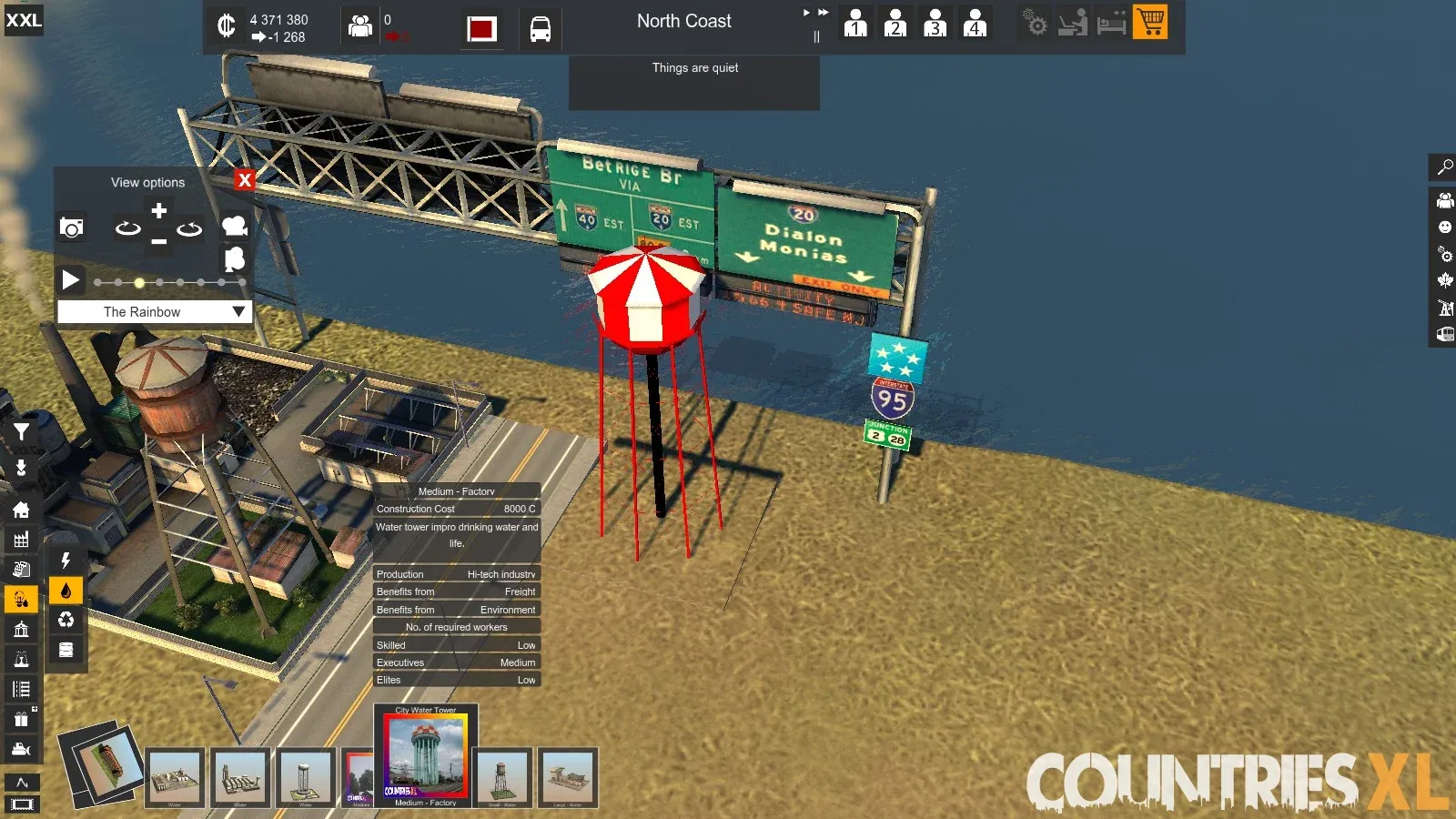The image size is (1456, 819).
Task: Close the View options panel
Action: click(244, 180)
